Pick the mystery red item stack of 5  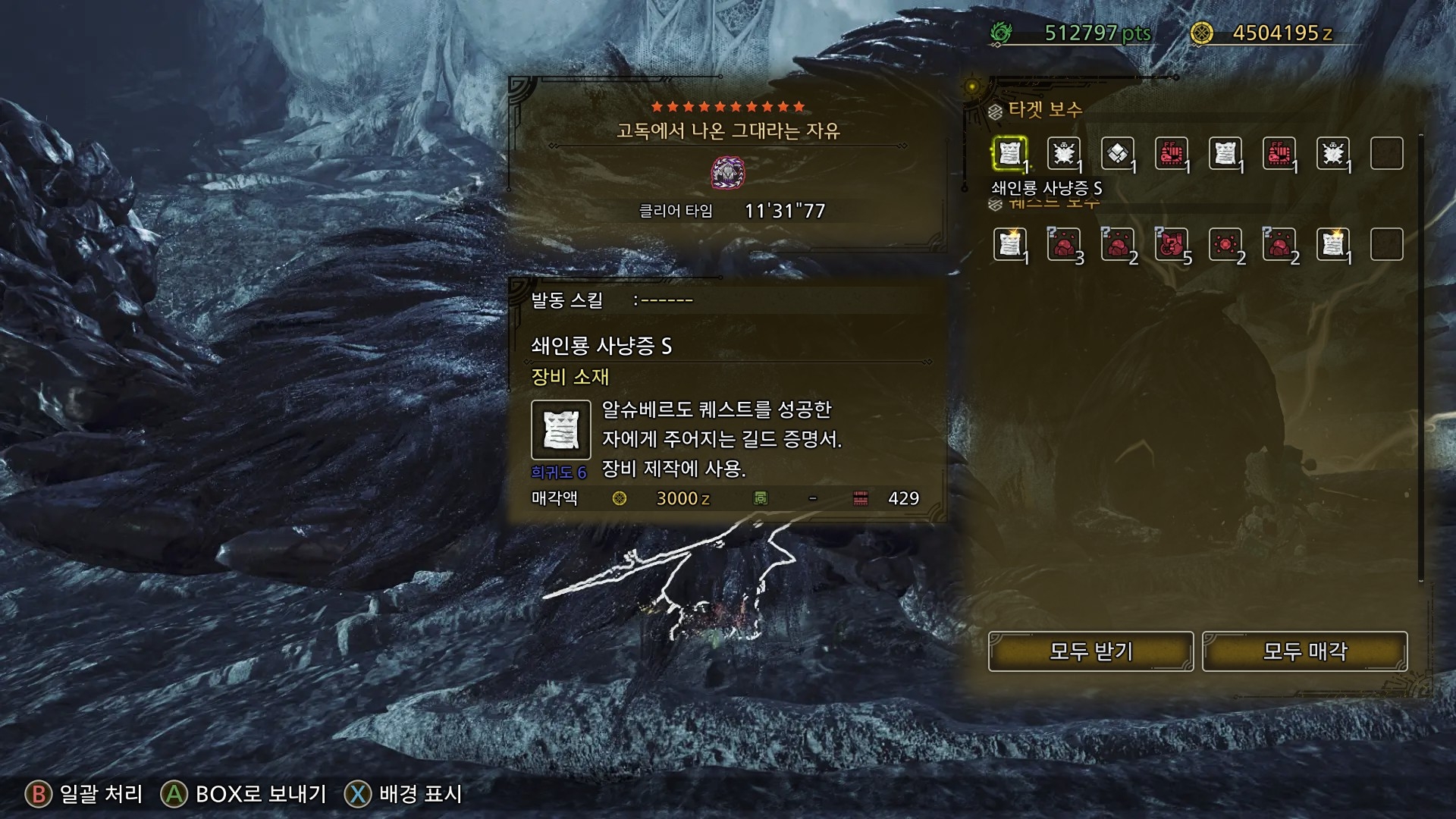(x=1172, y=245)
